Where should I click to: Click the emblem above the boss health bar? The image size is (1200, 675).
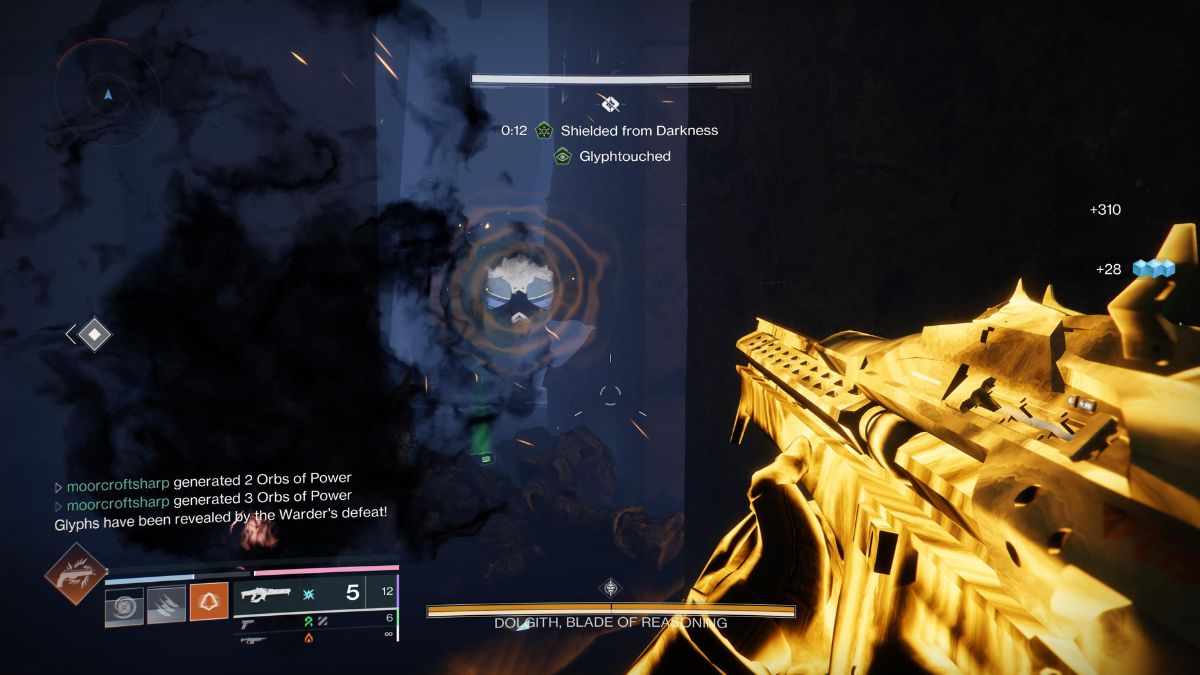[x=611, y=588]
